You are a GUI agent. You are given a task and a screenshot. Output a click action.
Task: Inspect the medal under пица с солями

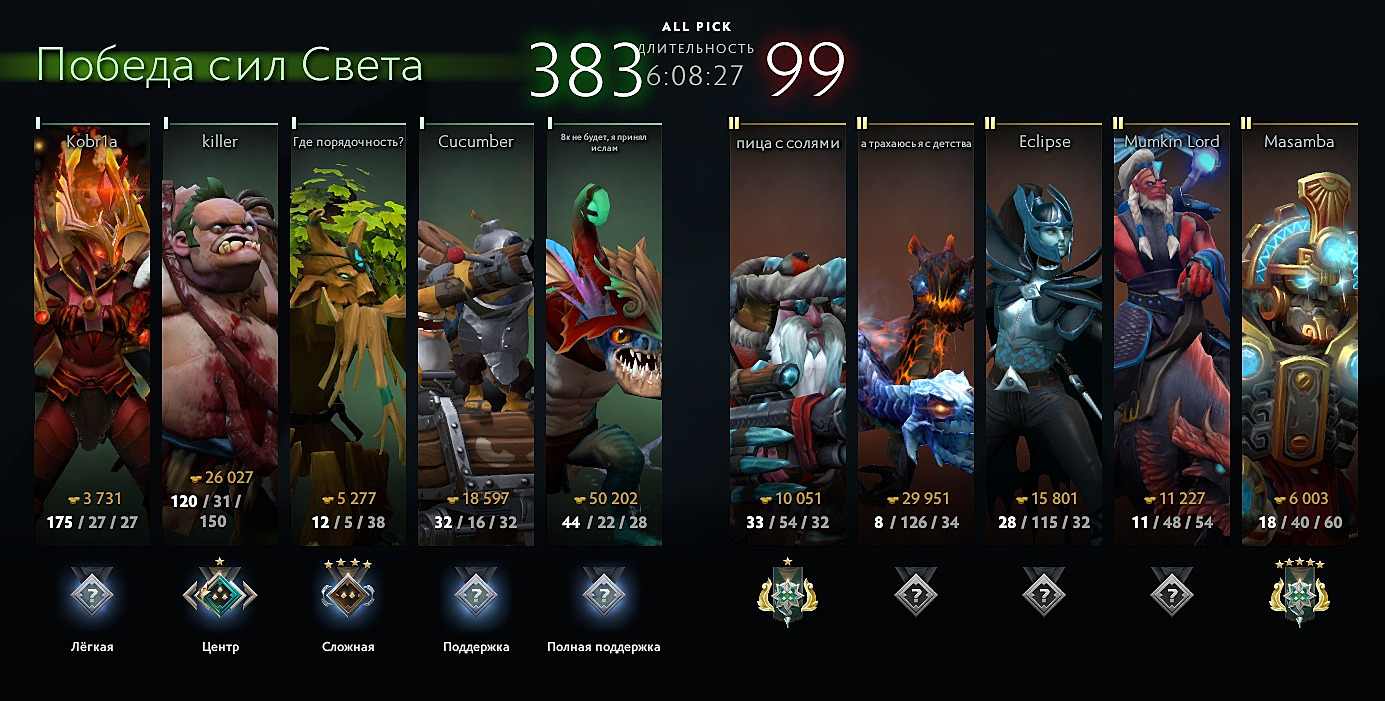788,596
